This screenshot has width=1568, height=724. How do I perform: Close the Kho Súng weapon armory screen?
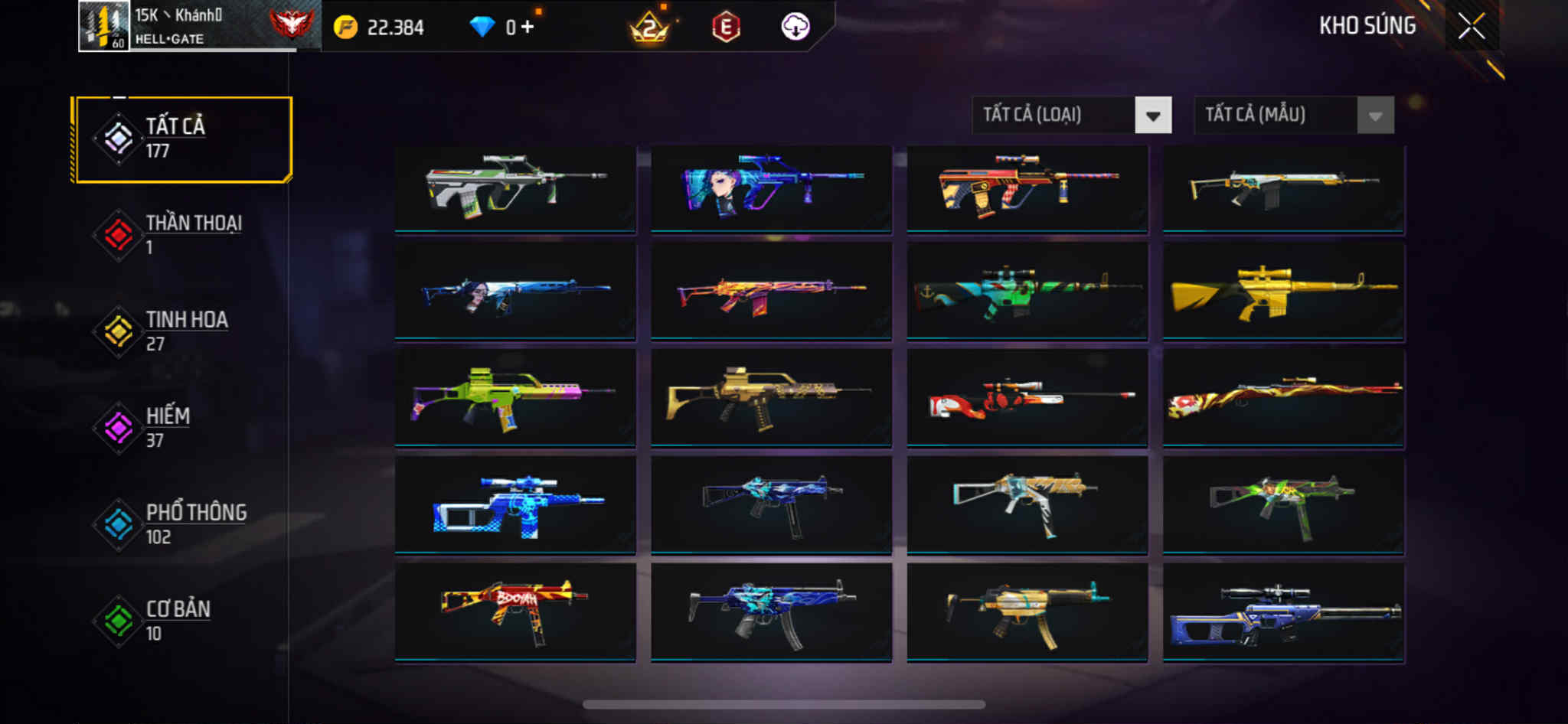(x=1471, y=27)
